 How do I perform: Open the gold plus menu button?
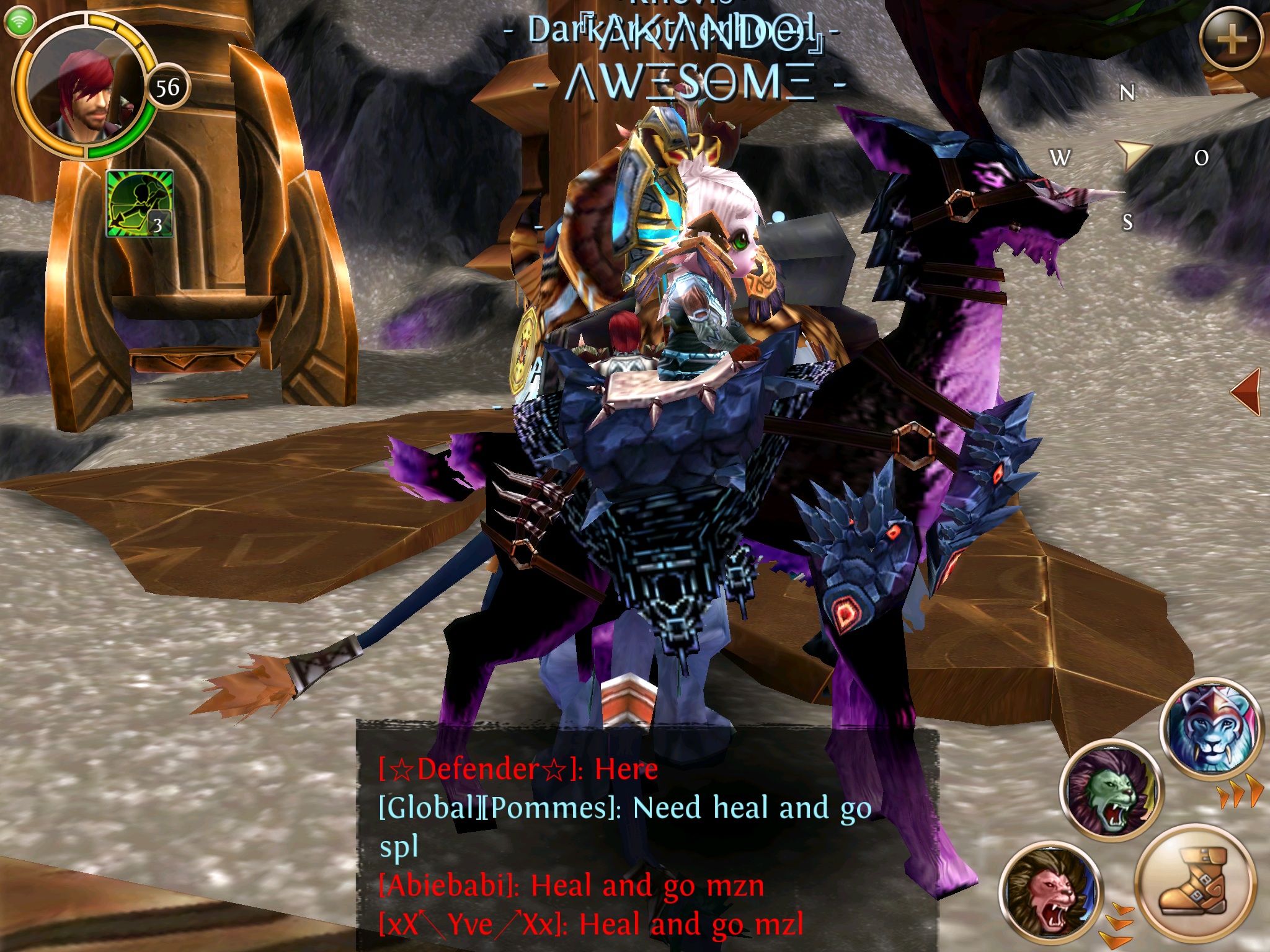(x=1232, y=39)
